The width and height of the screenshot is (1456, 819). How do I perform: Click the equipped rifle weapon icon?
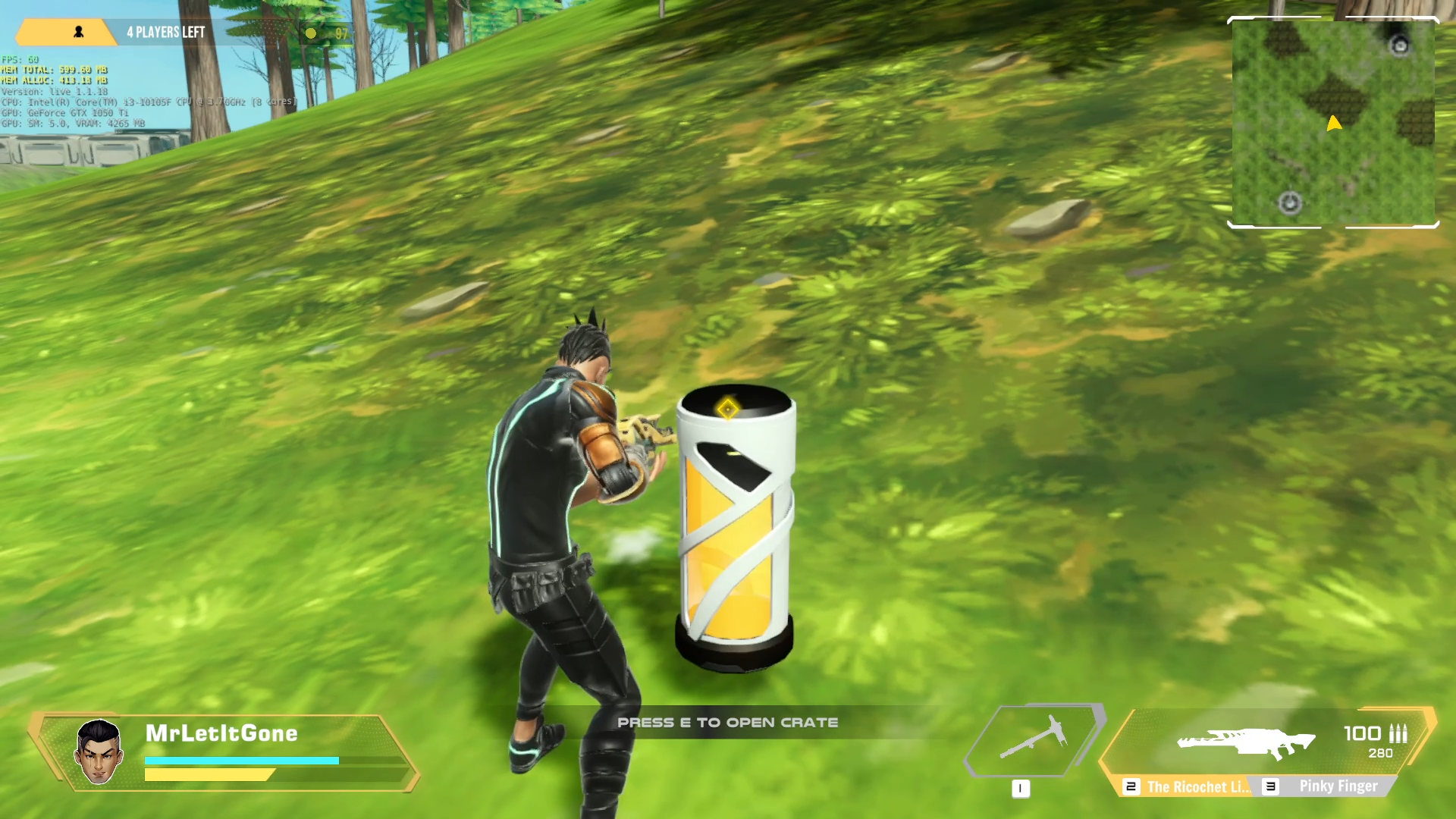point(1246,742)
